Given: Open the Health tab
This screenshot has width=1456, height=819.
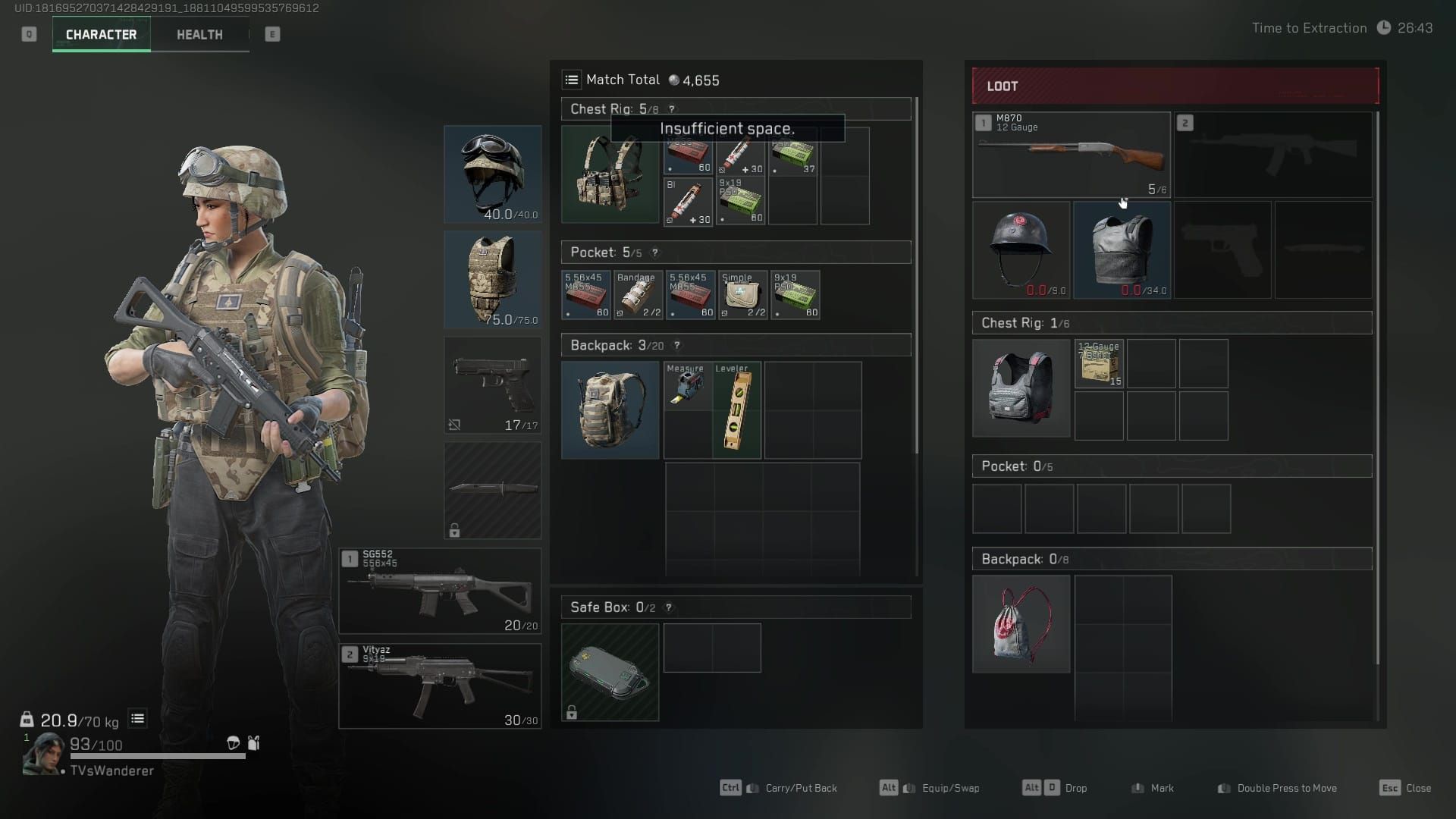Looking at the screenshot, I should click(199, 34).
